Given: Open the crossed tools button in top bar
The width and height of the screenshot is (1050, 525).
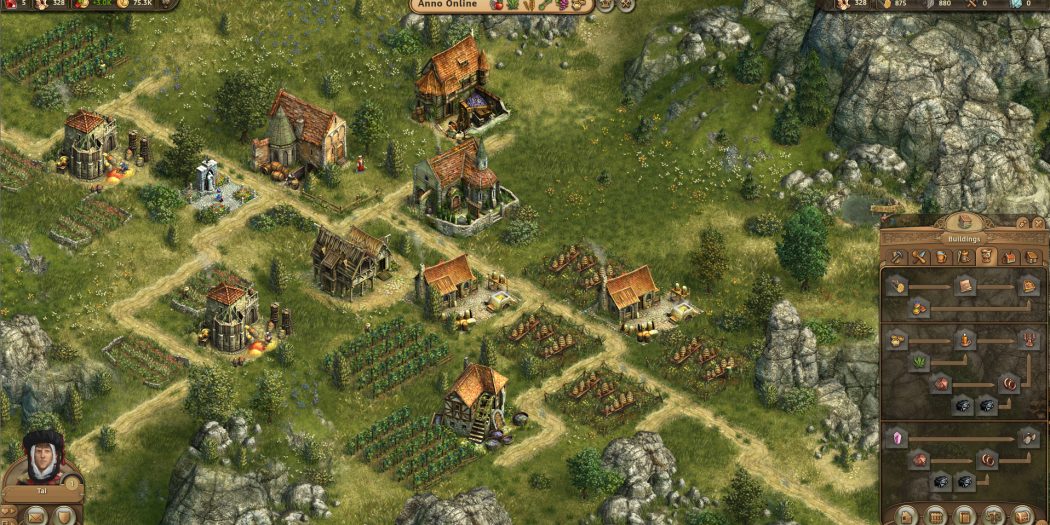Looking at the screenshot, I should click(627, 5).
